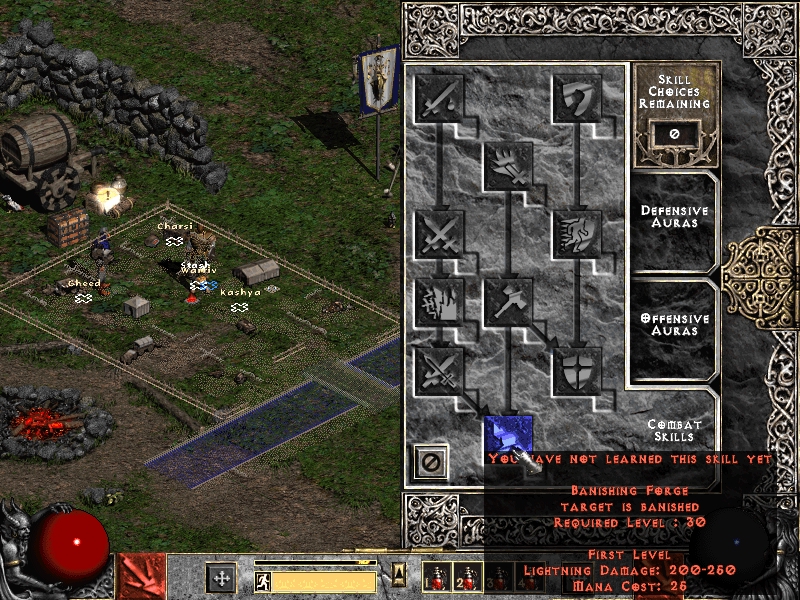Close the skill tree panel
Viewport: 800px width, 600px height.
tap(432, 462)
